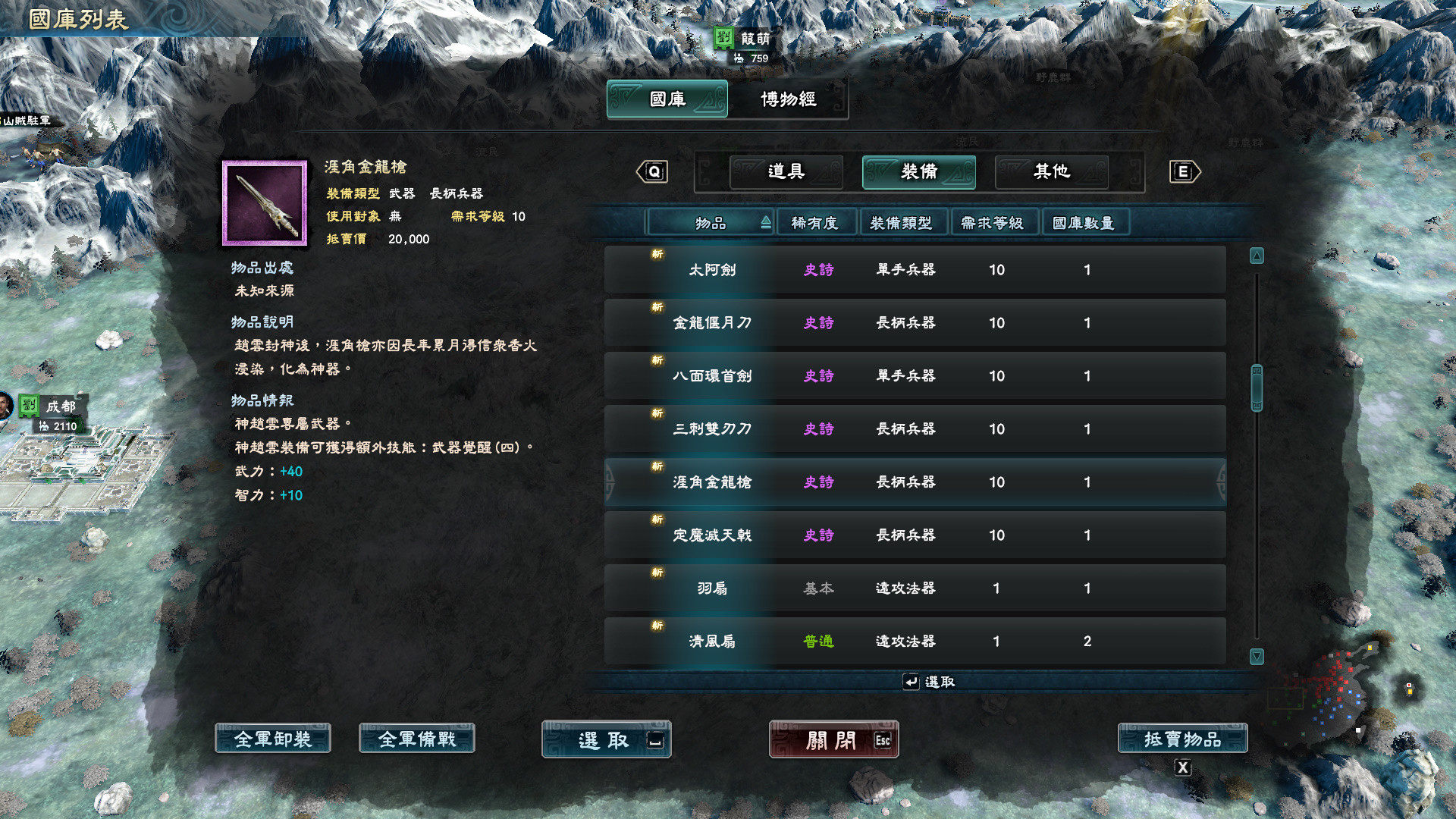Open the sort arrow on the 物品 column header
Screen dimensions: 1456x819
point(766,221)
